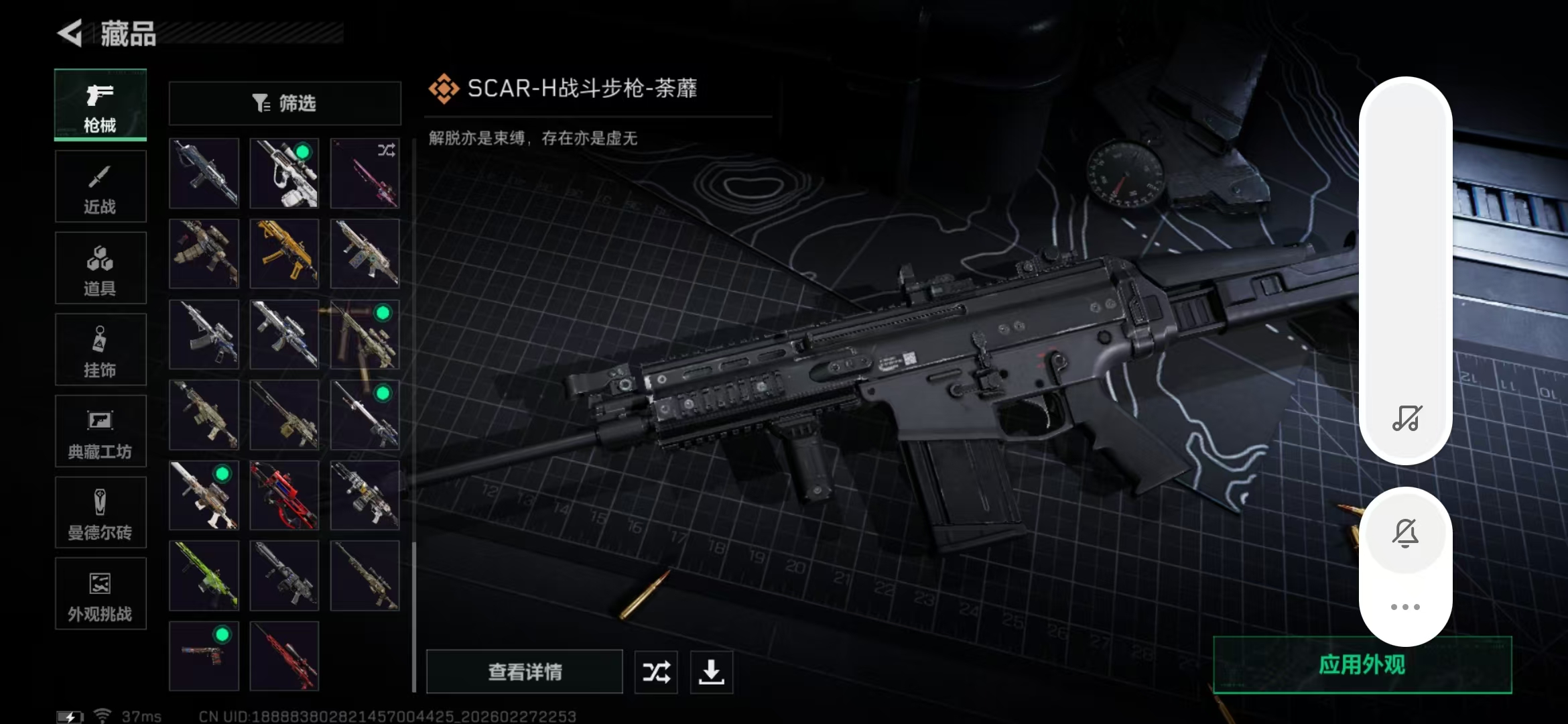This screenshot has height=724, width=1568.
Task: Open the 挂饰 charms category
Action: tap(101, 349)
